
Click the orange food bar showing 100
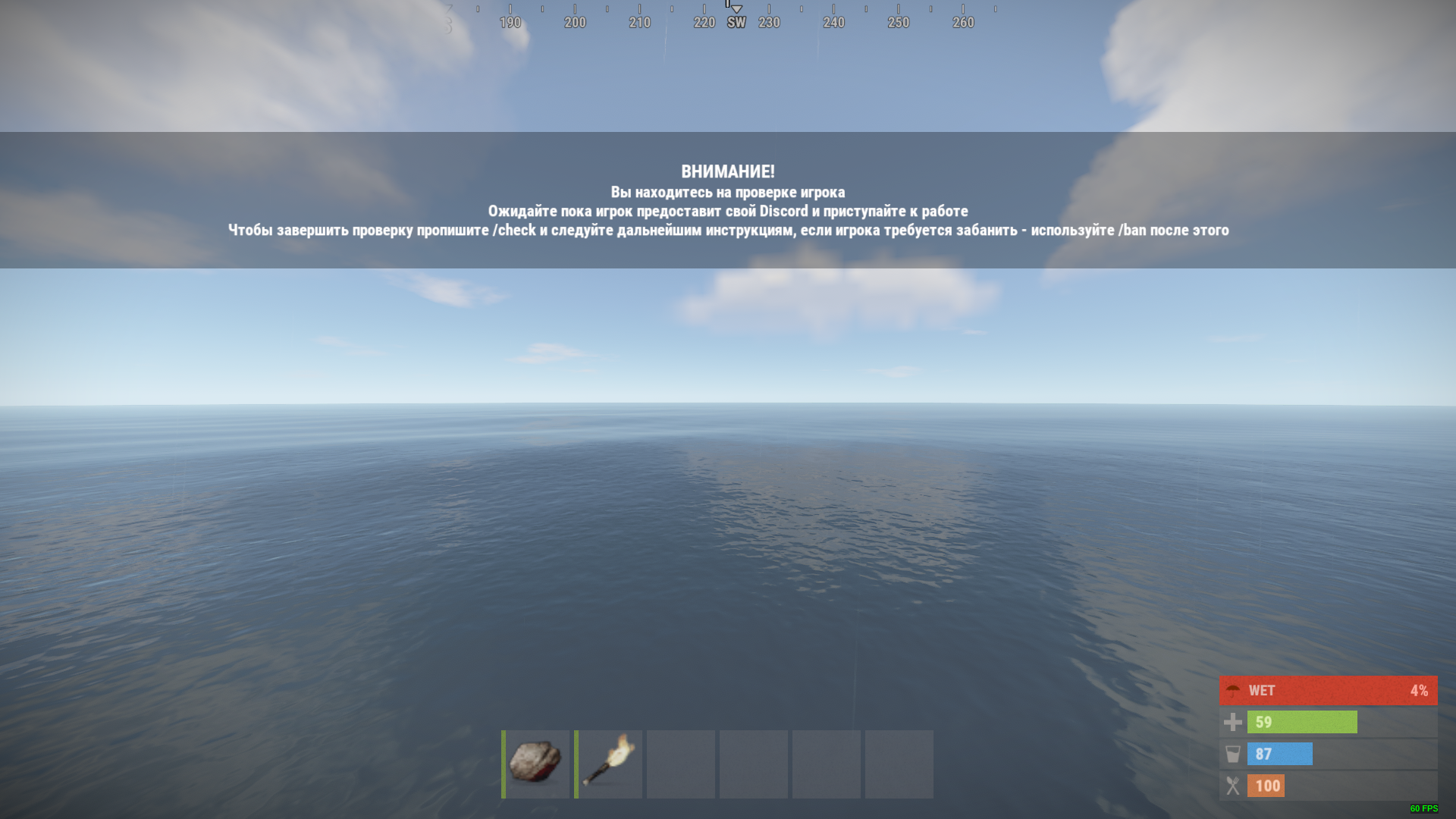[x=1266, y=786]
